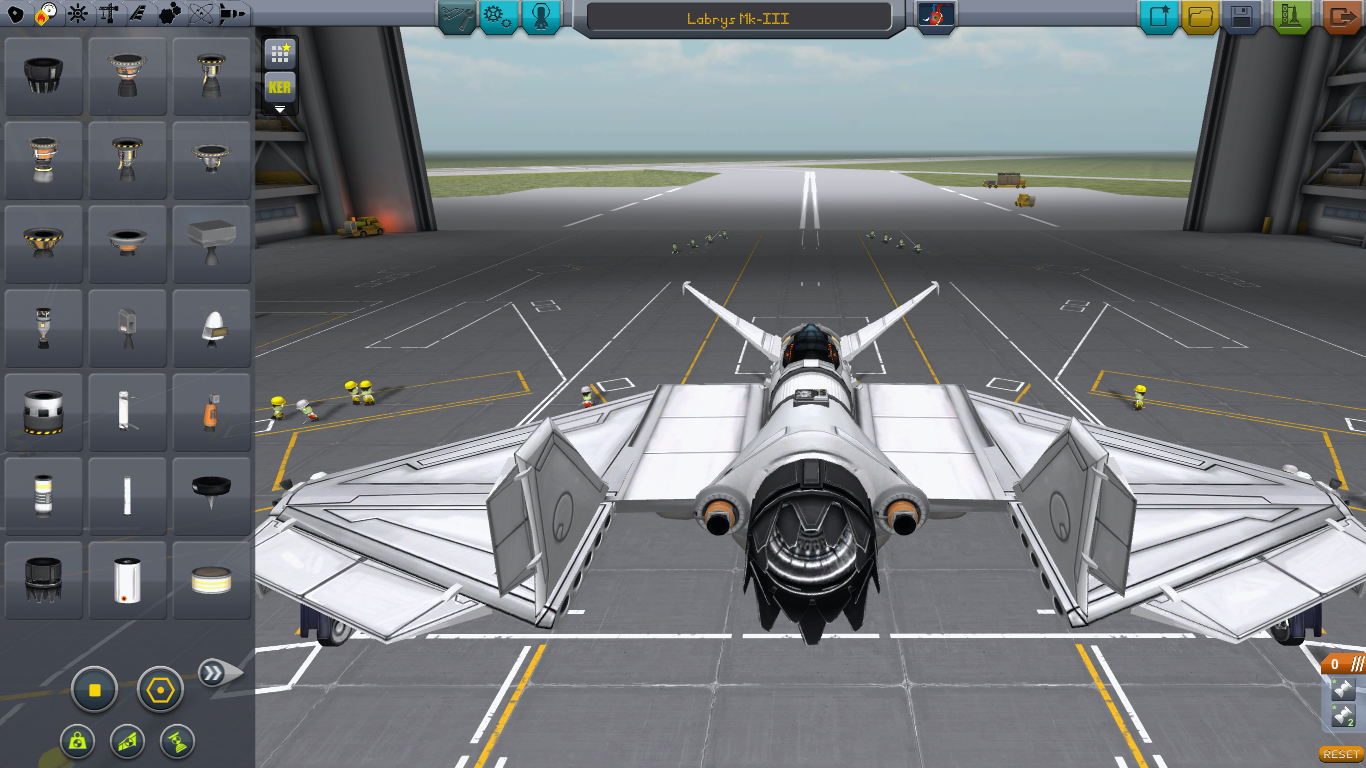
Task: Toggle the Center of Lift indicator
Action: [x=127, y=742]
